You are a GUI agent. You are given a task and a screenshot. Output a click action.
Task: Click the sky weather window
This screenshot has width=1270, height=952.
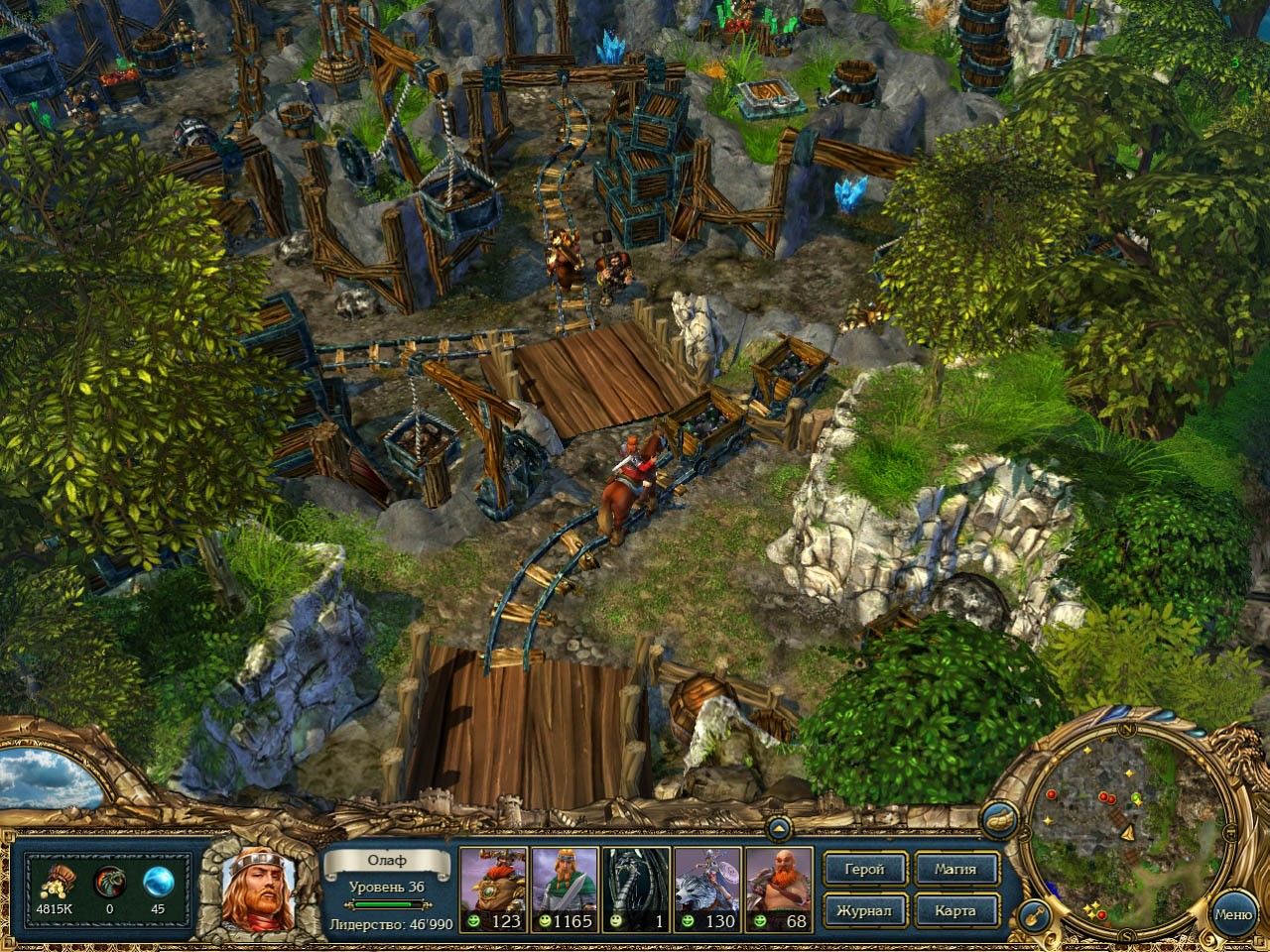pos(50,775)
